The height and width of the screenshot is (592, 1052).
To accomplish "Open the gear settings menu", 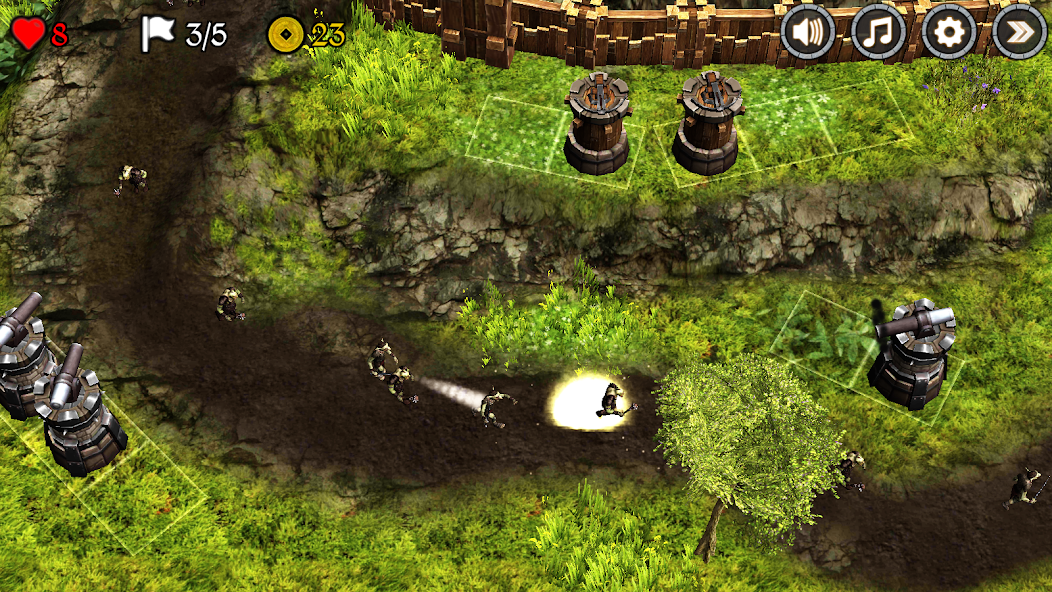I will click(949, 32).
